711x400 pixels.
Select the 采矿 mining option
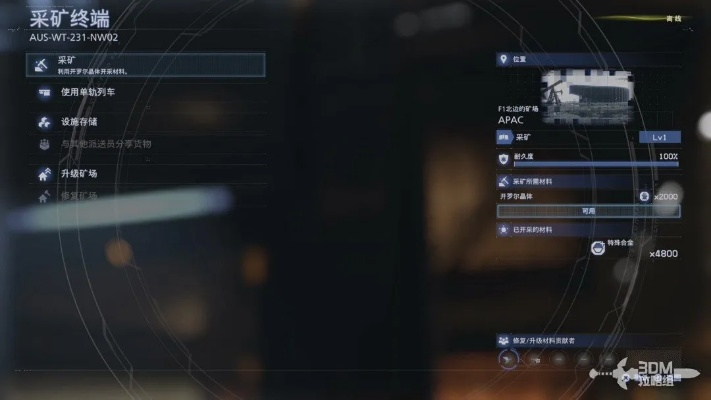click(x=145, y=65)
